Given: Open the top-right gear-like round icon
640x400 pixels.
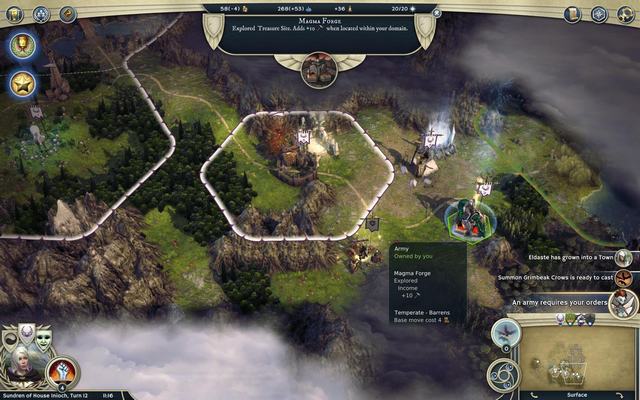Looking at the screenshot, I should (599, 14).
